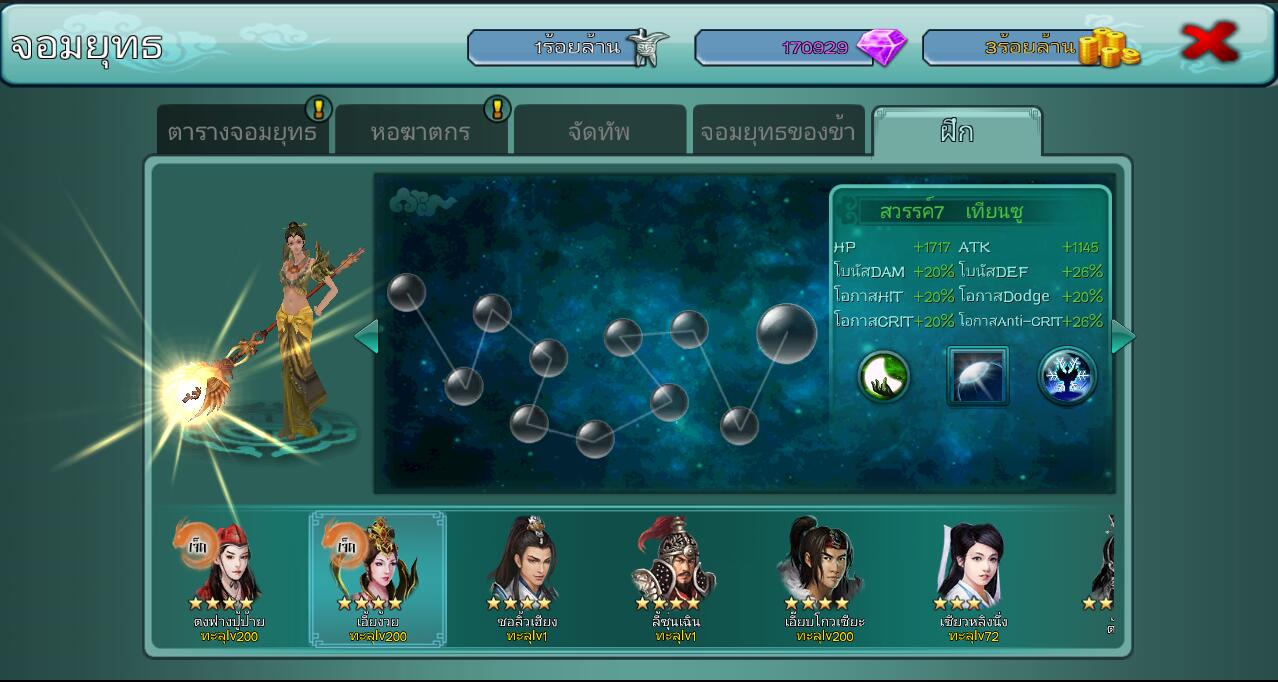Go to next constellation with right arrow
This screenshot has height=682, width=1278.
1123,336
